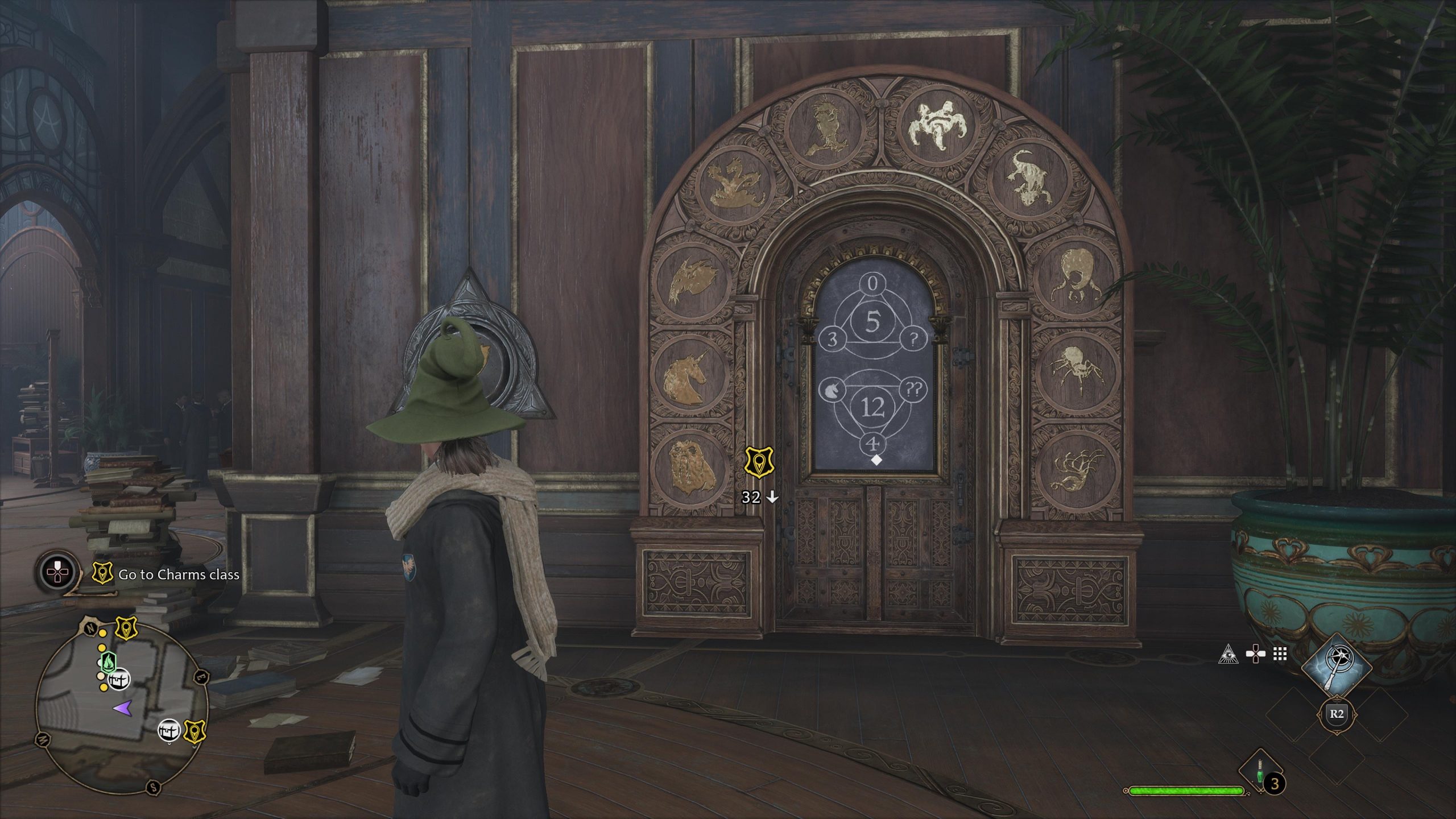Select the green Floo Flame minimap marker
Viewport: 1456px width, 819px height.
pos(108,661)
